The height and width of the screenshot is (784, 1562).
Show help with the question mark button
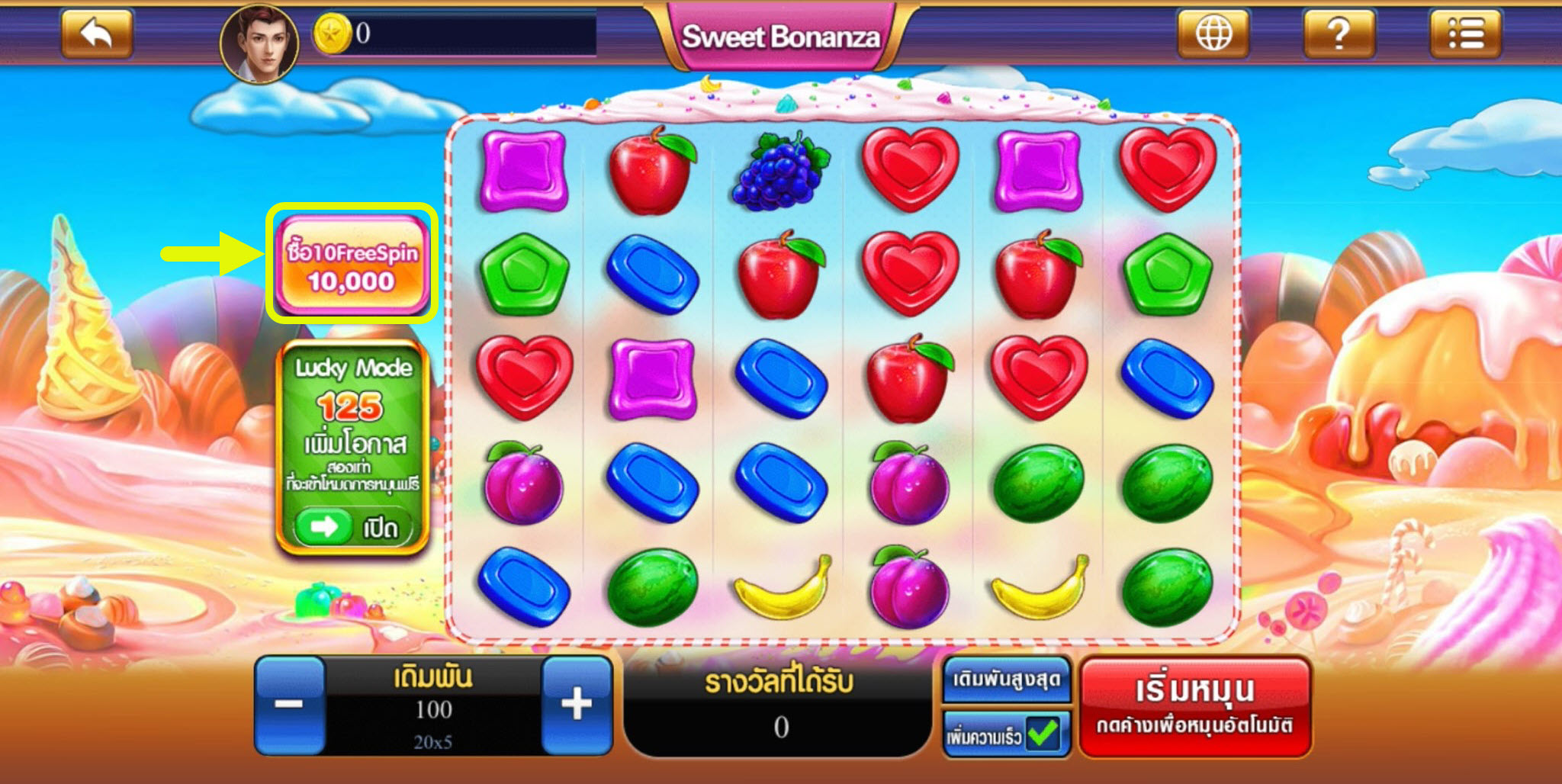[1339, 34]
